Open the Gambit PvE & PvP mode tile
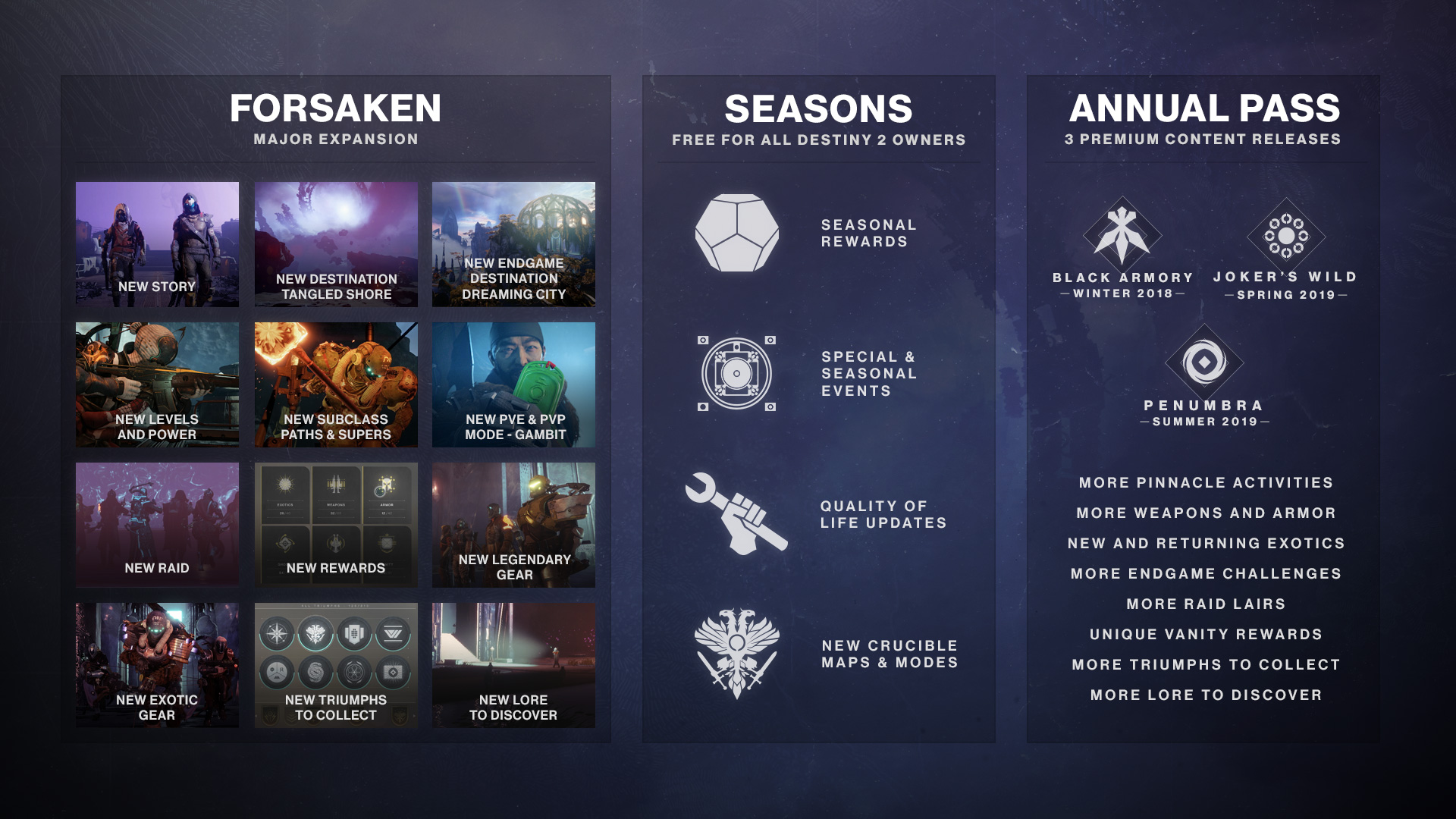The width and height of the screenshot is (1456, 819). [x=513, y=384]
